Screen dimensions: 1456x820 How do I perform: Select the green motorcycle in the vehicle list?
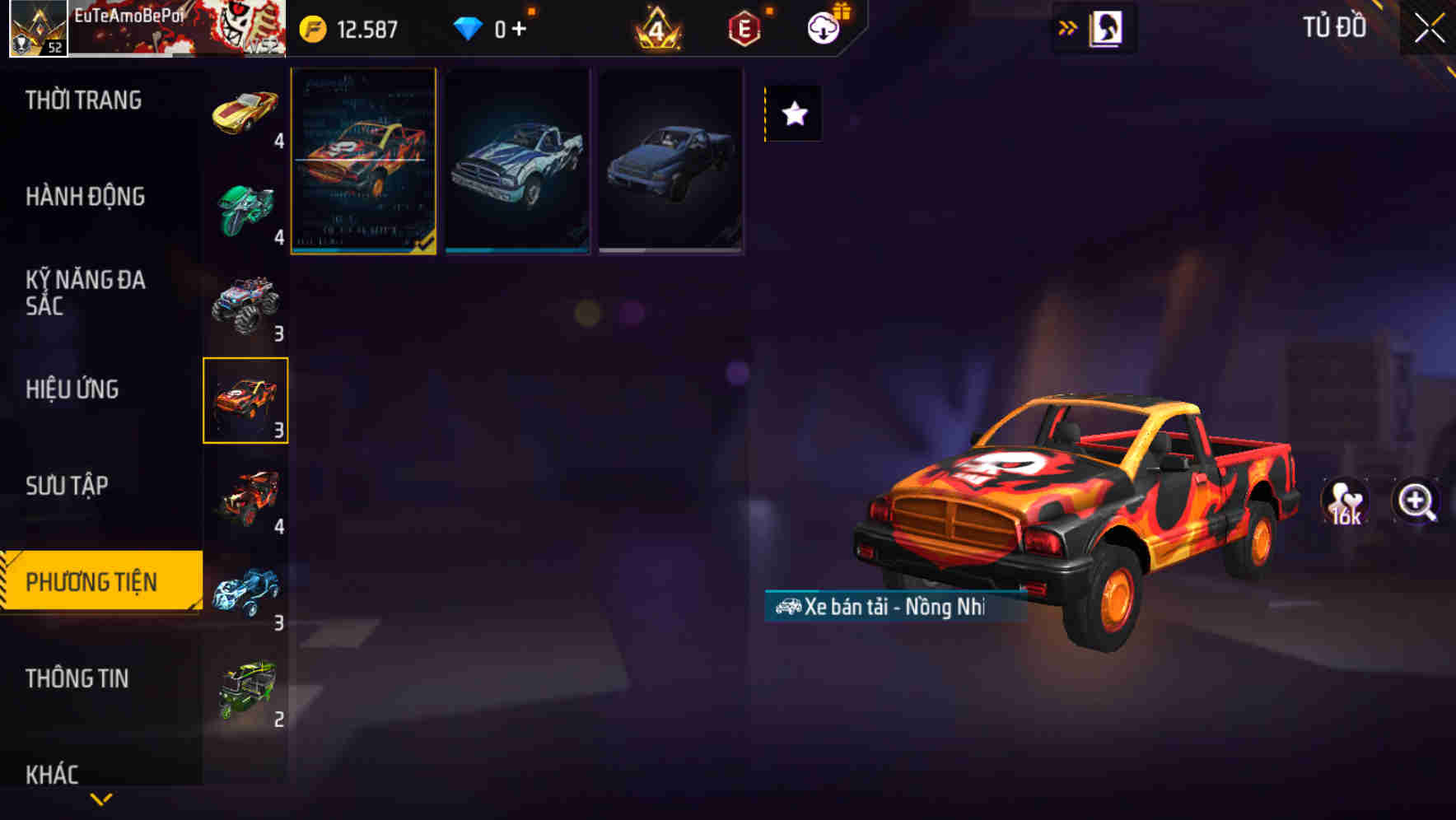245,207
